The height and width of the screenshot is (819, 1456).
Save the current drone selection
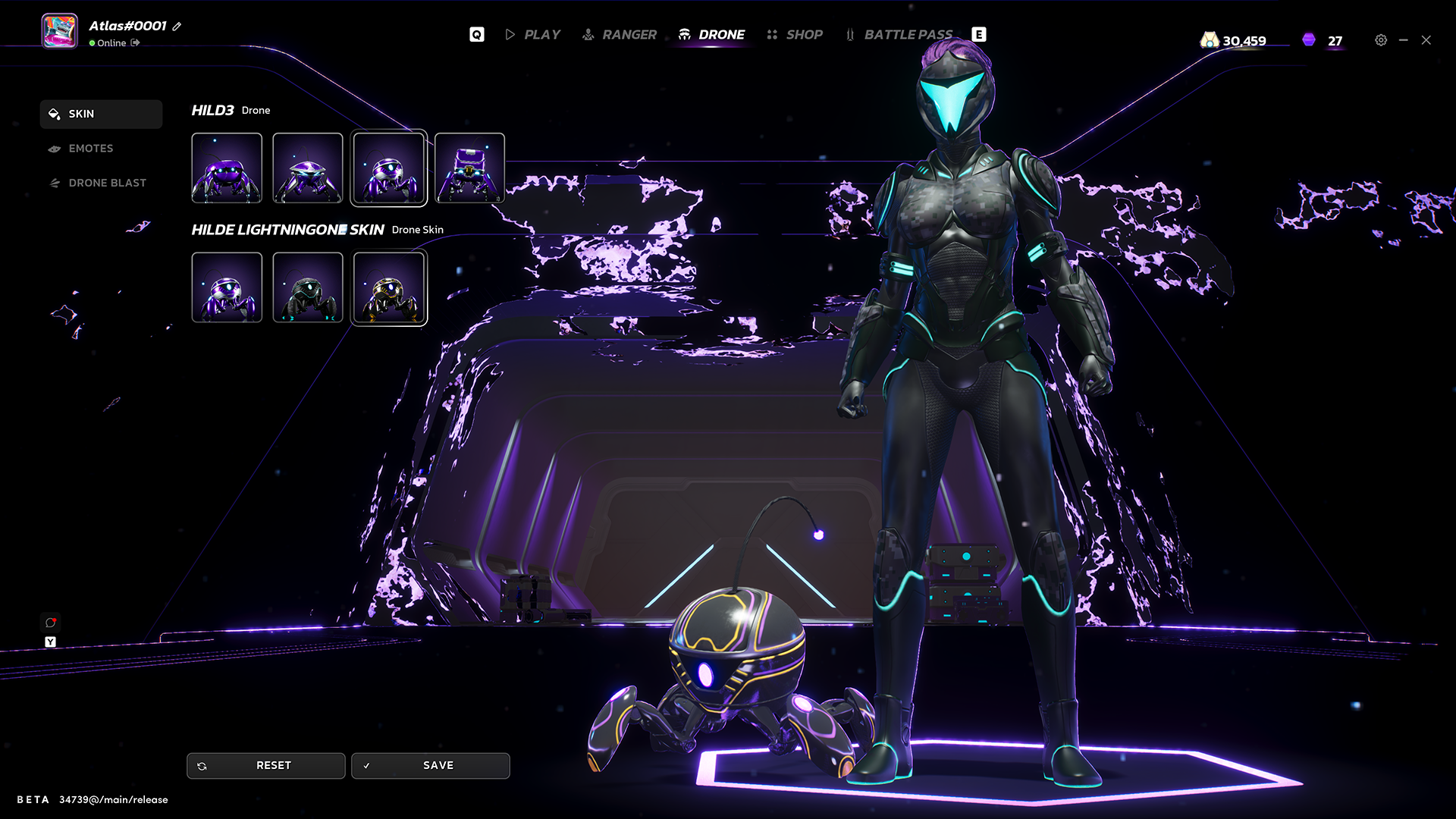[x=430, y=766]
